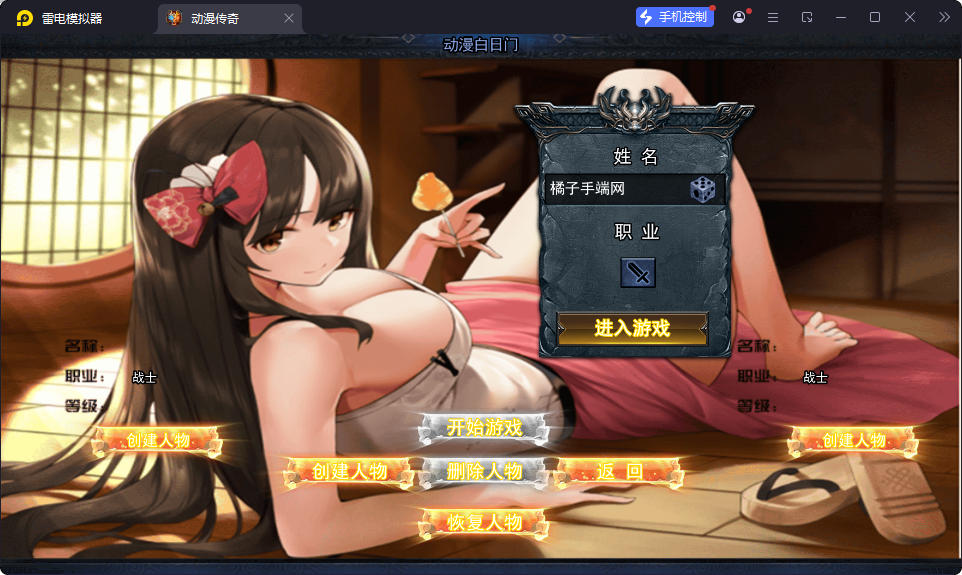962x575 pixels.
Task: Choose the warrior sword class icon
Action: [637, 272]
